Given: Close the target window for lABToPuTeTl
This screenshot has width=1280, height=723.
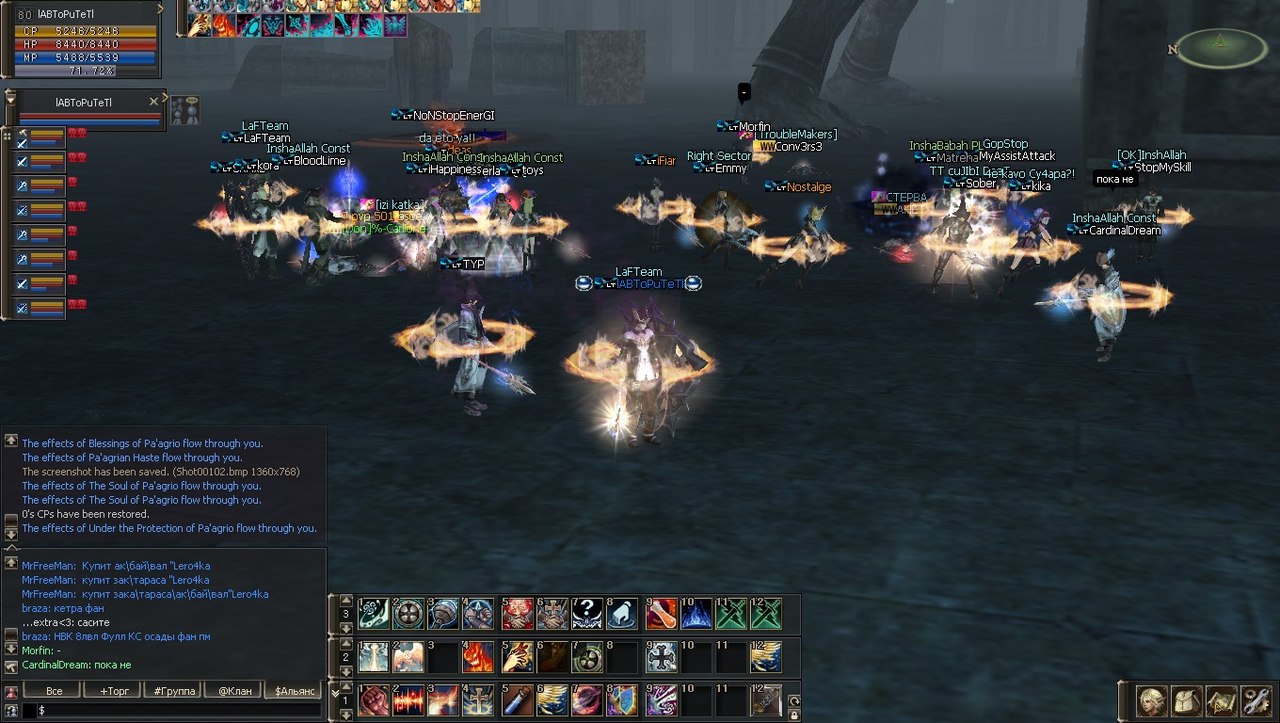Looking at the screenshot, I should point(153,101).
